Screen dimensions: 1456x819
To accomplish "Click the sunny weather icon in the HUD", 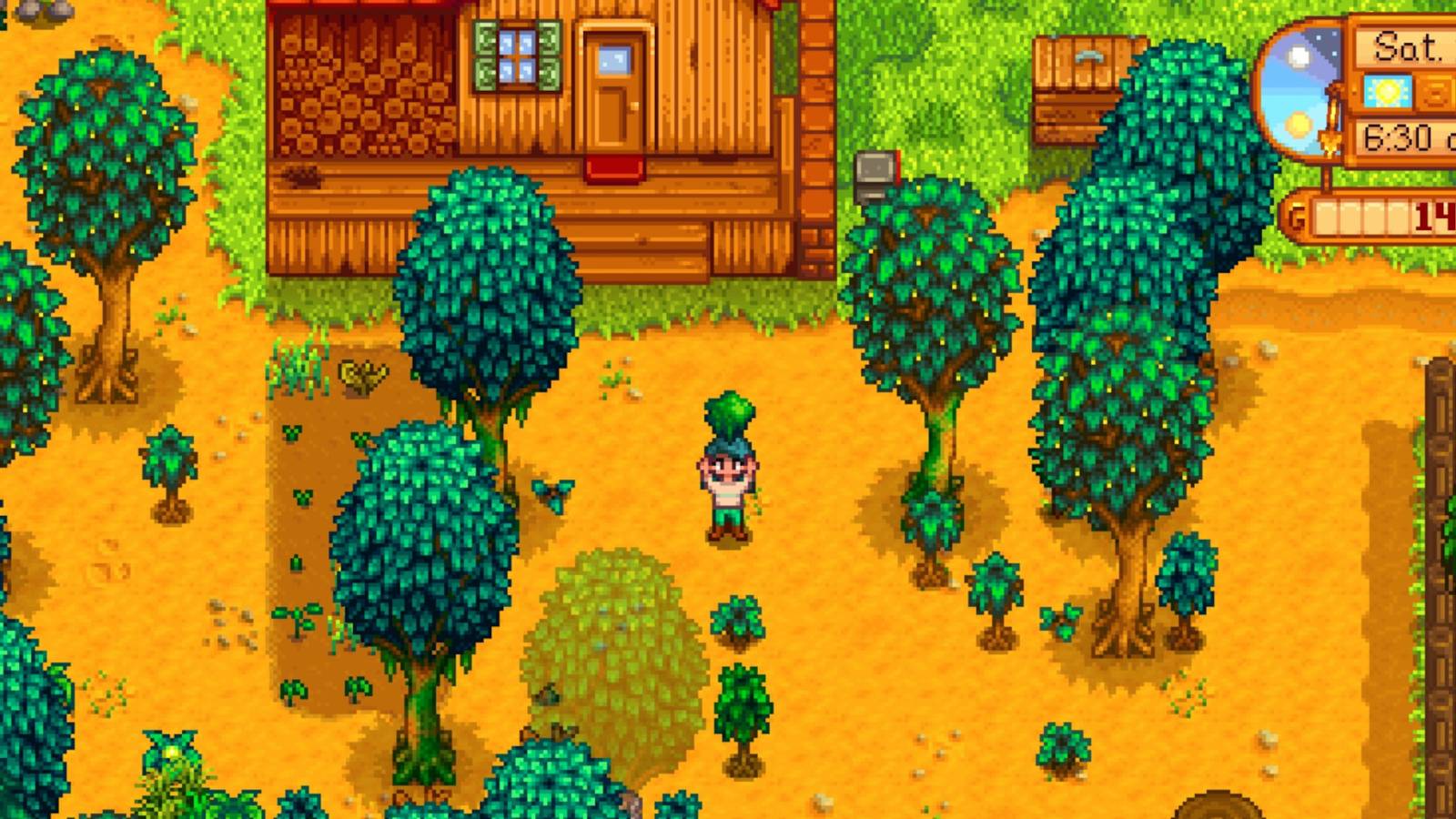I will point(1387,91).
